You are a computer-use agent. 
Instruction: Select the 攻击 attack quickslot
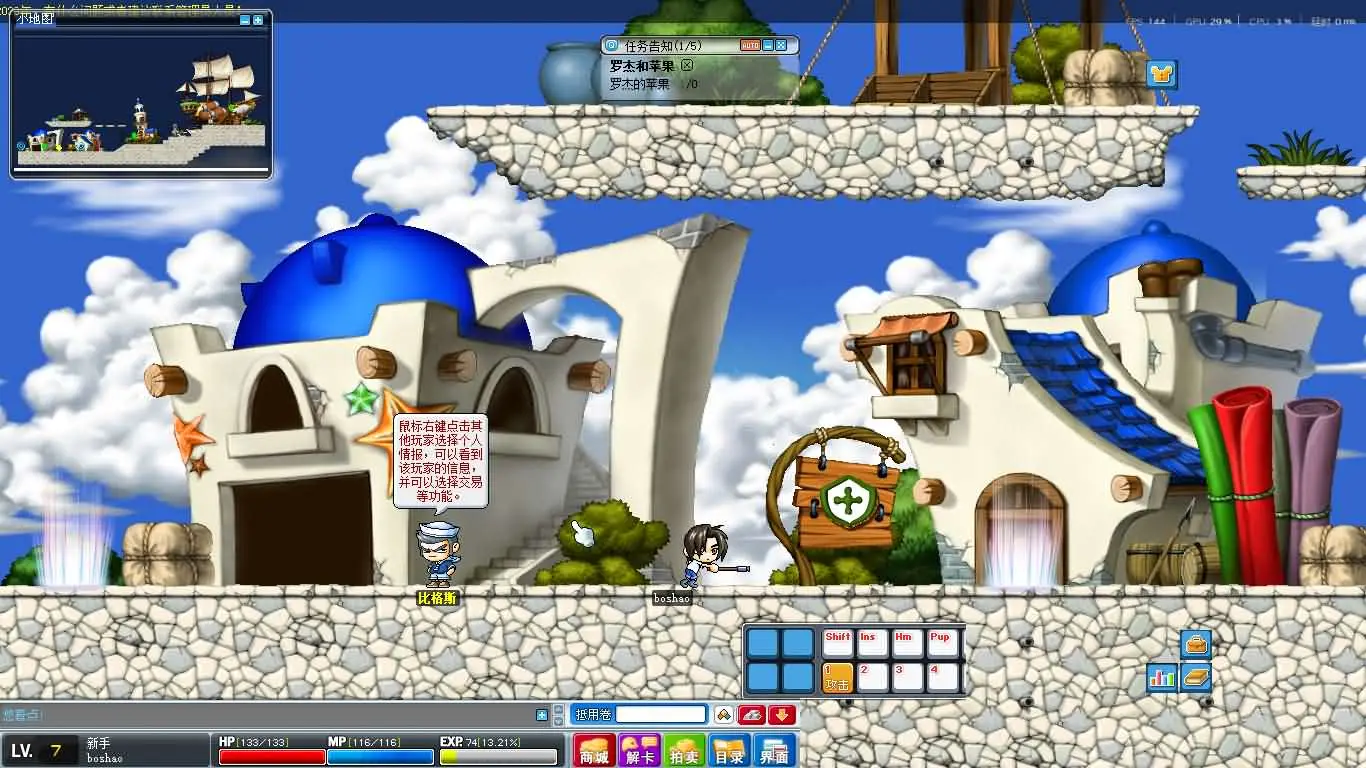tap(837, 677)
